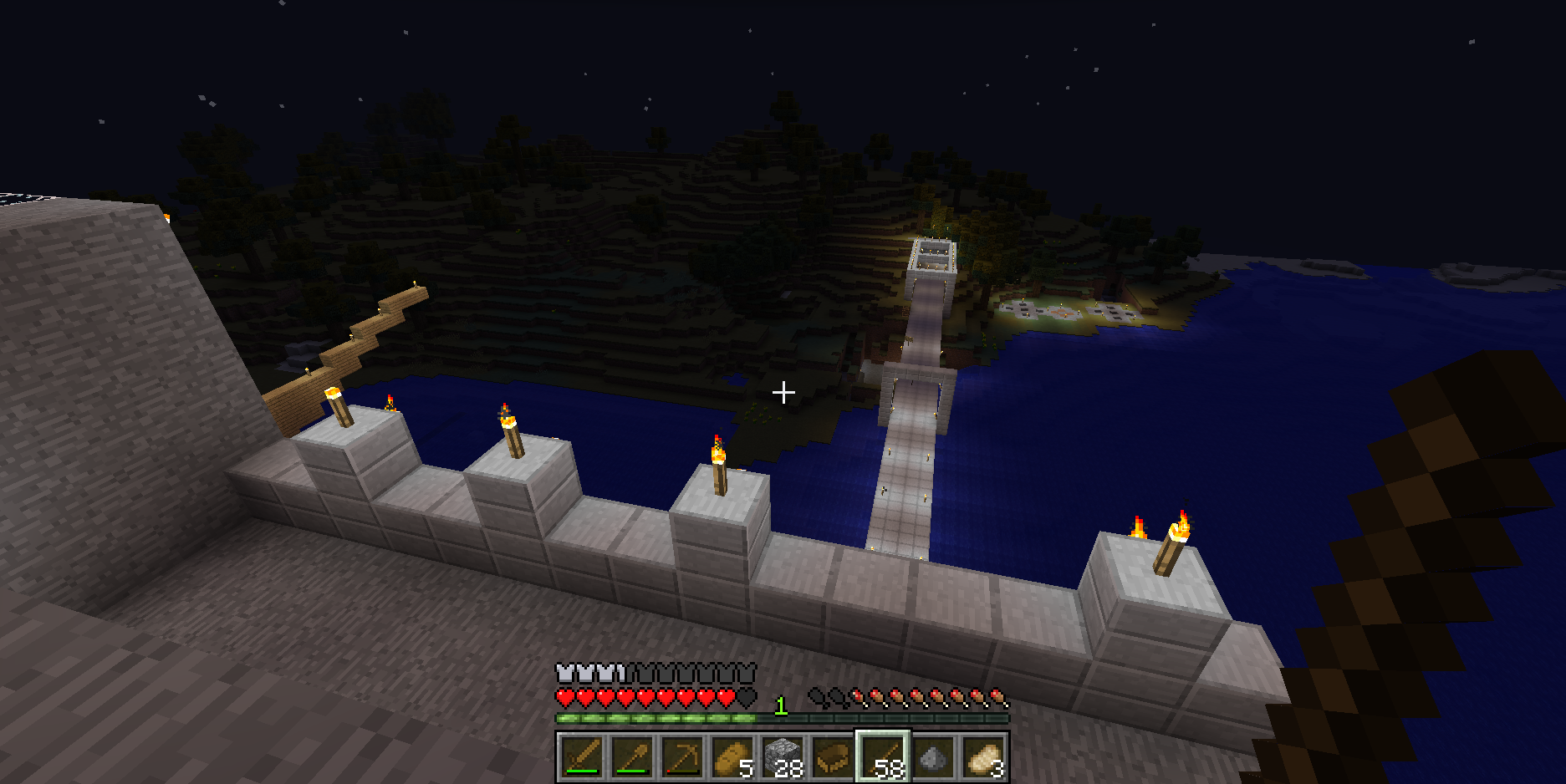Choose the raw meat stack of 3
Screen dimensions: 1566x784
pos(983,757)
